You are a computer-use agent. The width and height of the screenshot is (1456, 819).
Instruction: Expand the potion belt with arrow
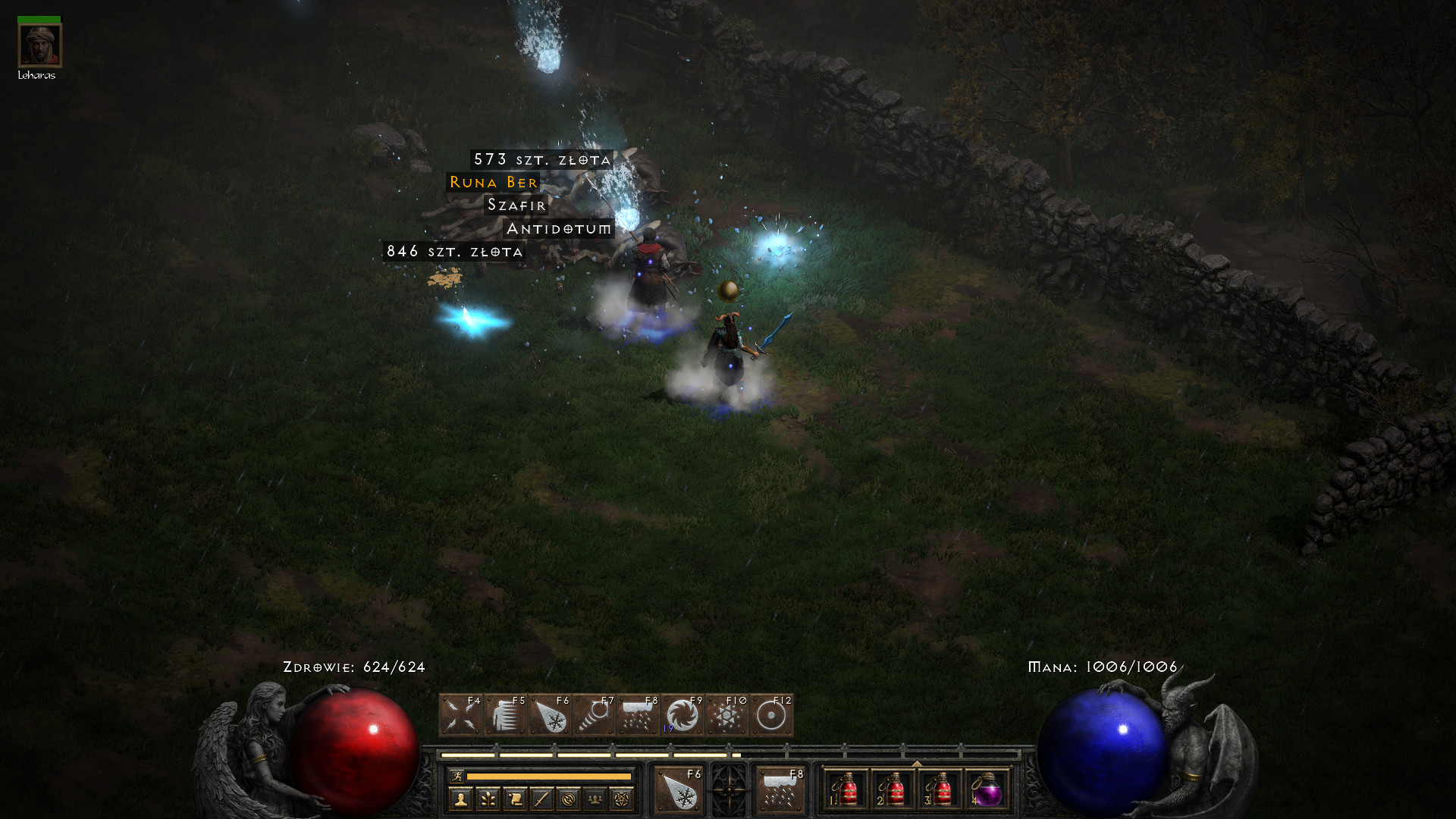916,764
